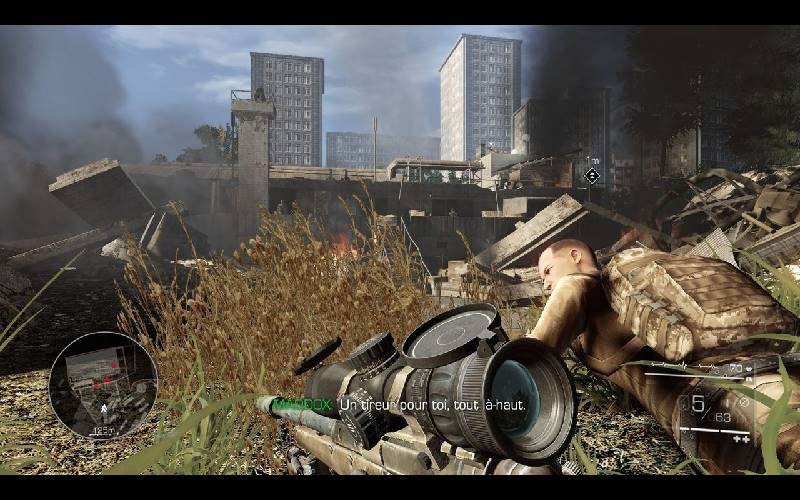Click the white player arrow on the minimap
Image resolution: width=800 pixels, height=500 pixels.
pyautogui.click(x=102, y=410)
